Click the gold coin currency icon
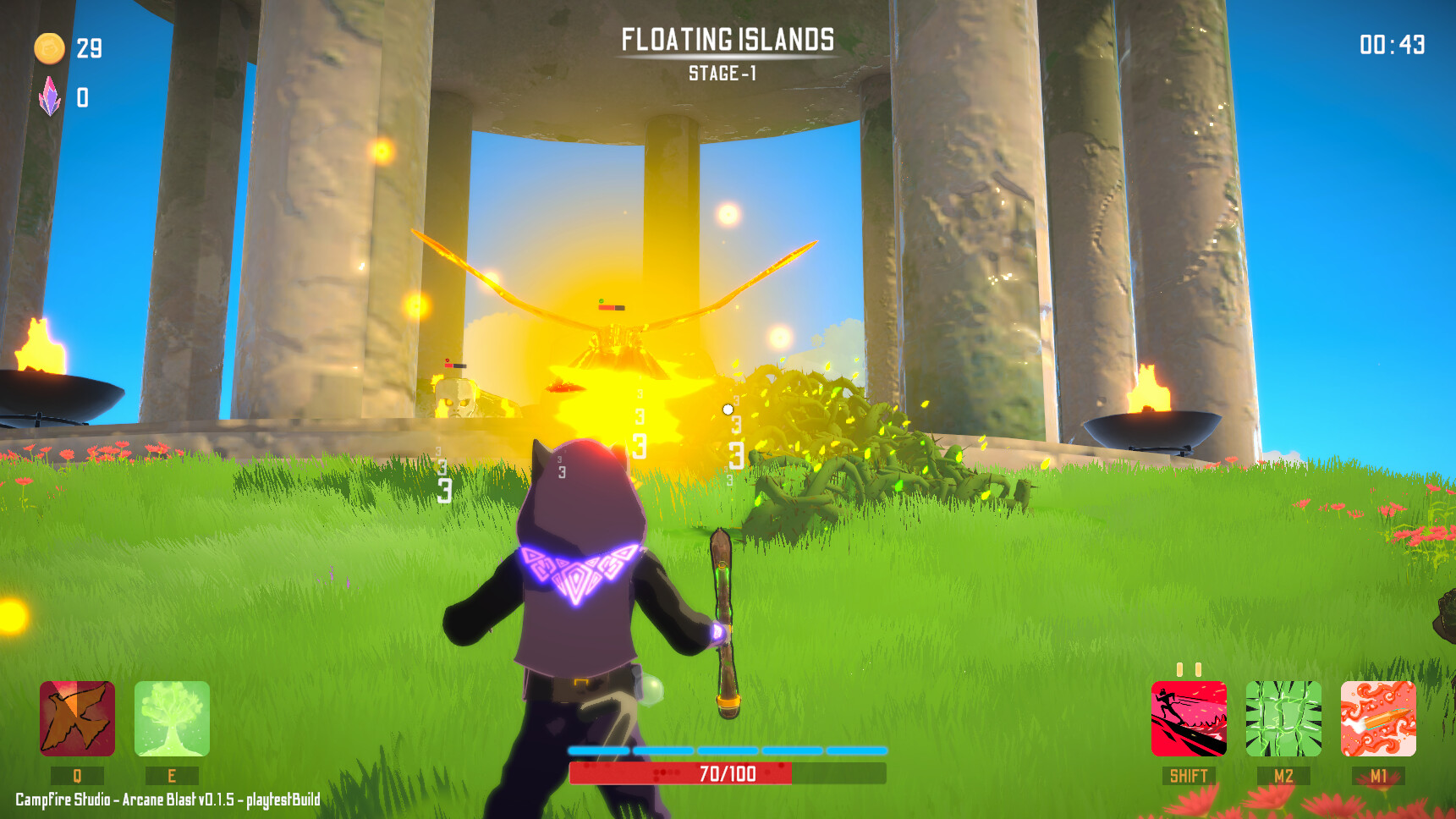1456x819 pixels. [x=50, y=49]
